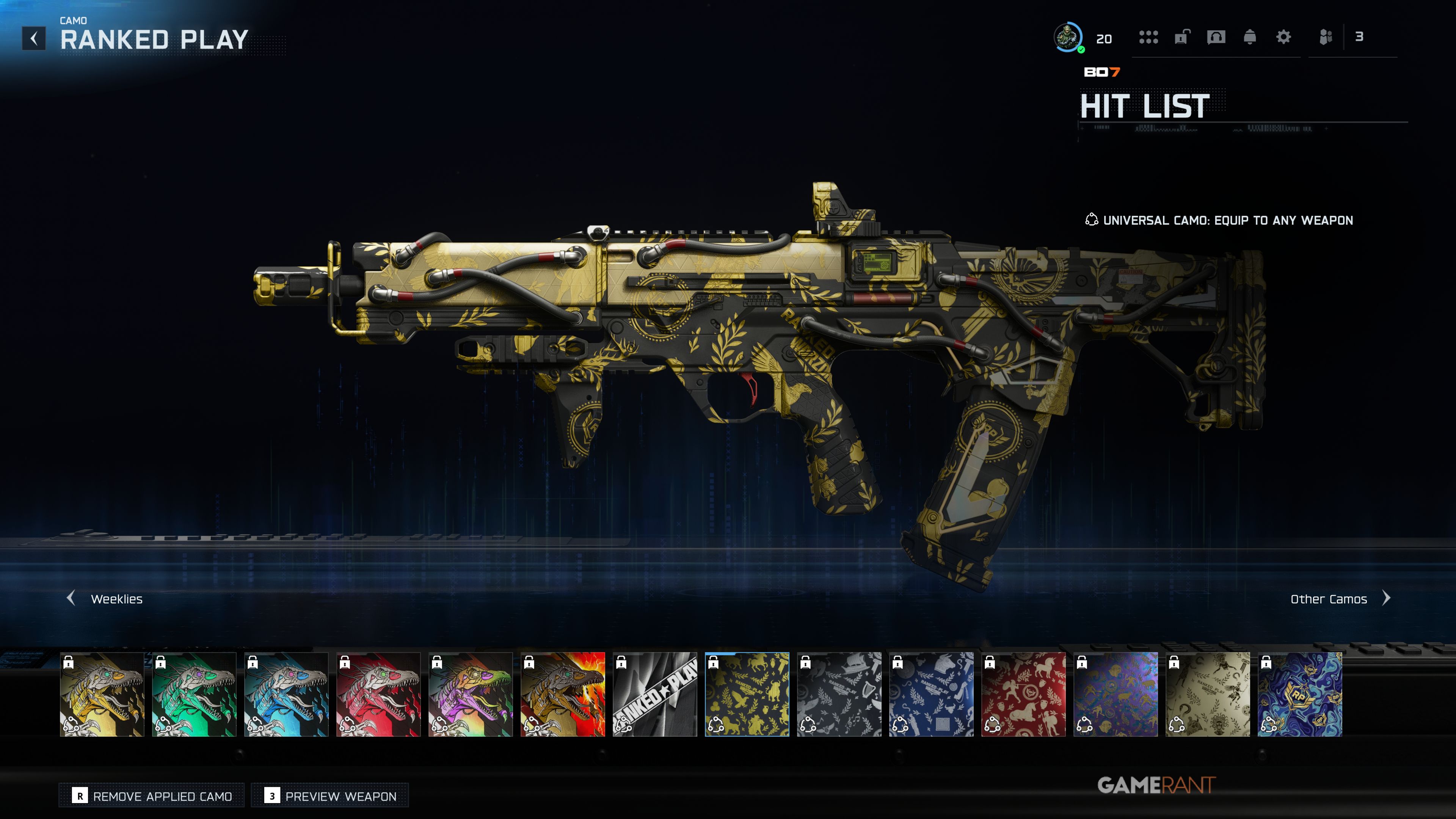Choose the fiery gold dinosaur camo
This screenshot has height=819, width=1456.
[562, 694]
